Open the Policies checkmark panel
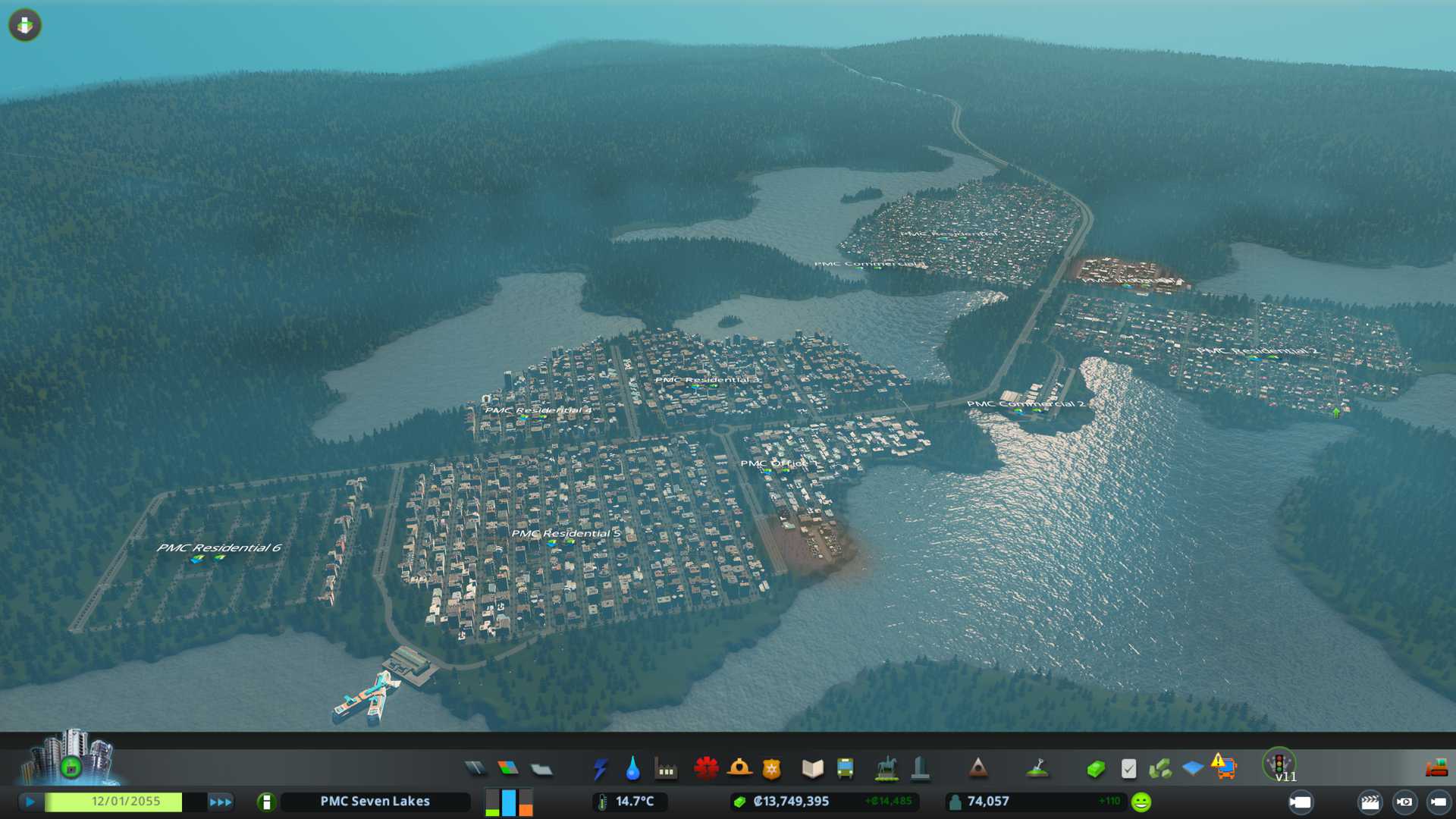Screen dimensions: 1456x819 pos(1128,769)
